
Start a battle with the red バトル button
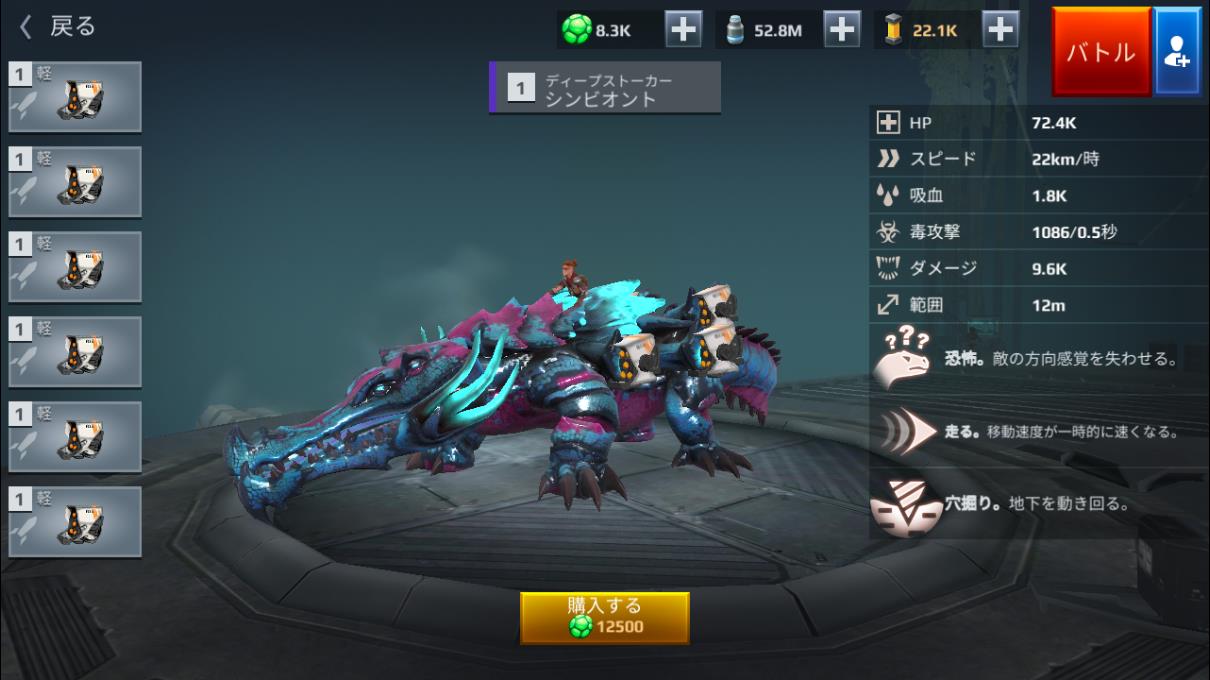pyautogui.click(x=1100, y=52)
